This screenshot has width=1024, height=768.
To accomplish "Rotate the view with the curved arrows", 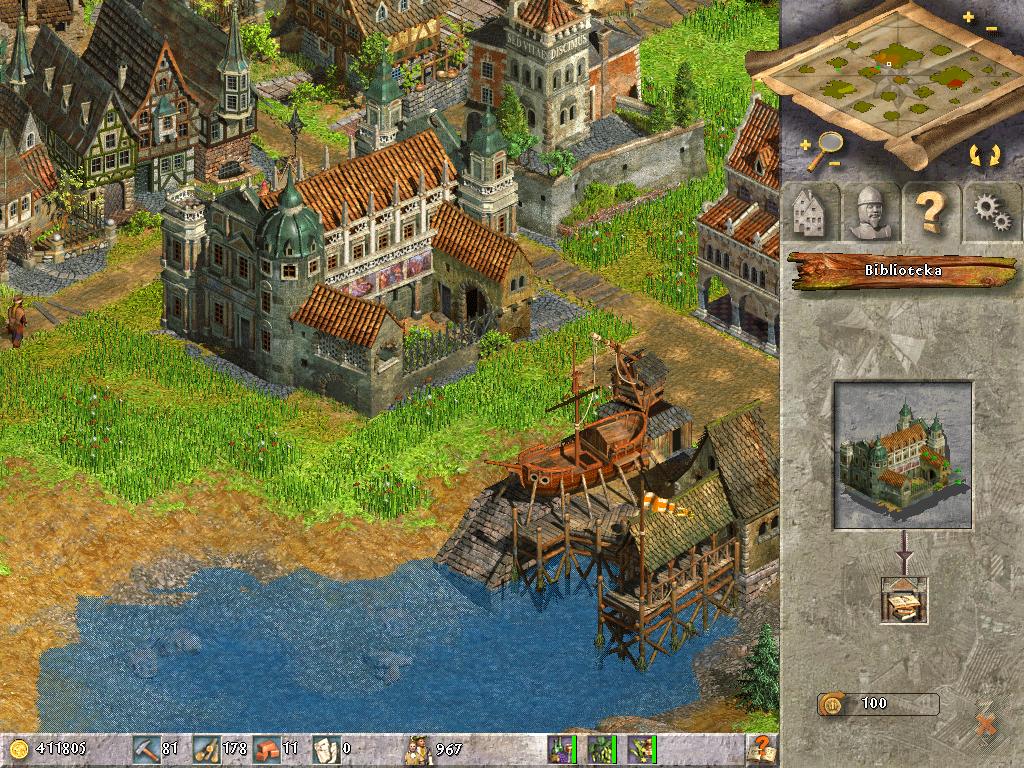I will (x=983, y=155).
